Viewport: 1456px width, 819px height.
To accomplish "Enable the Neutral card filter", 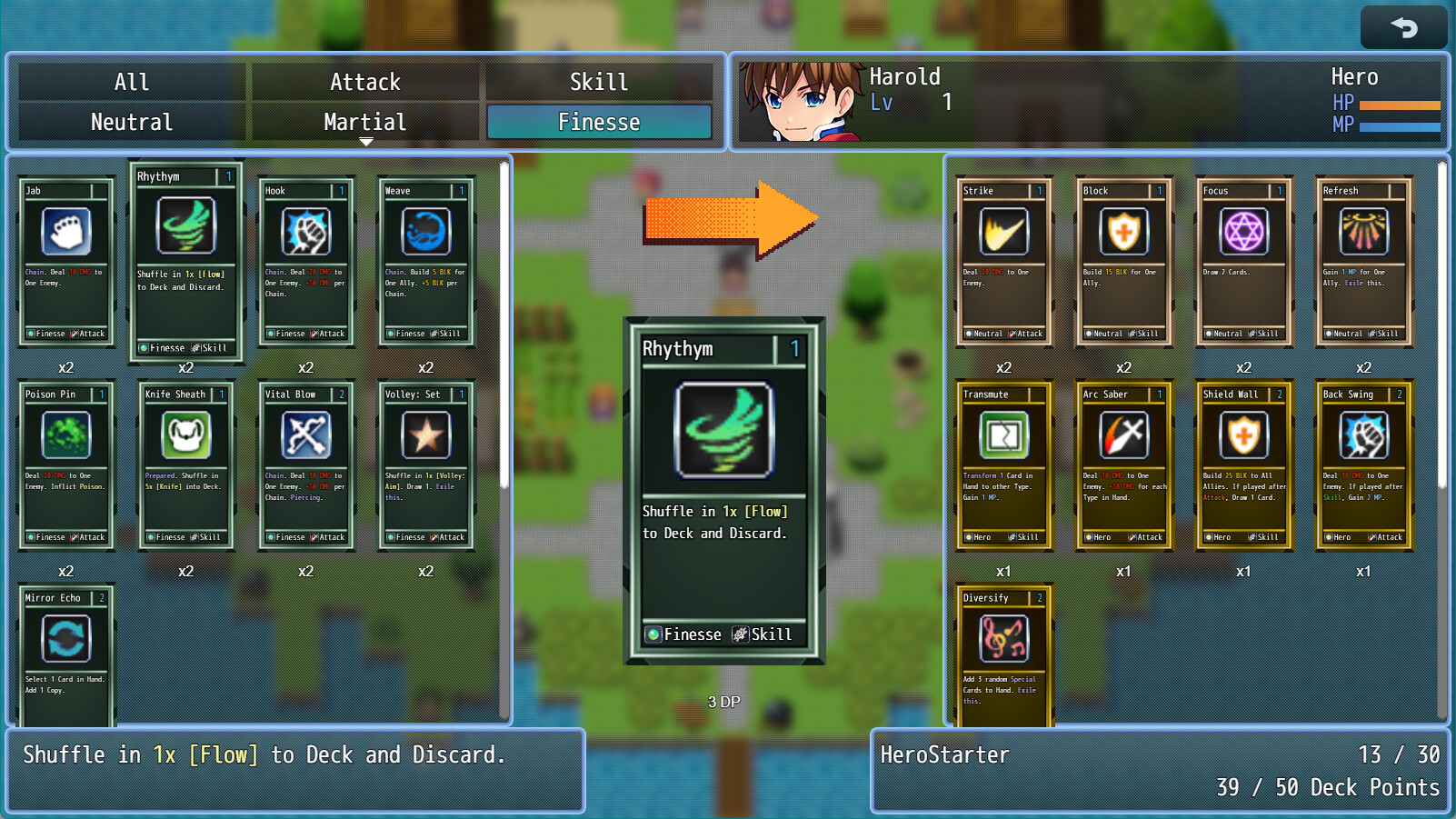I will [130, 121].
